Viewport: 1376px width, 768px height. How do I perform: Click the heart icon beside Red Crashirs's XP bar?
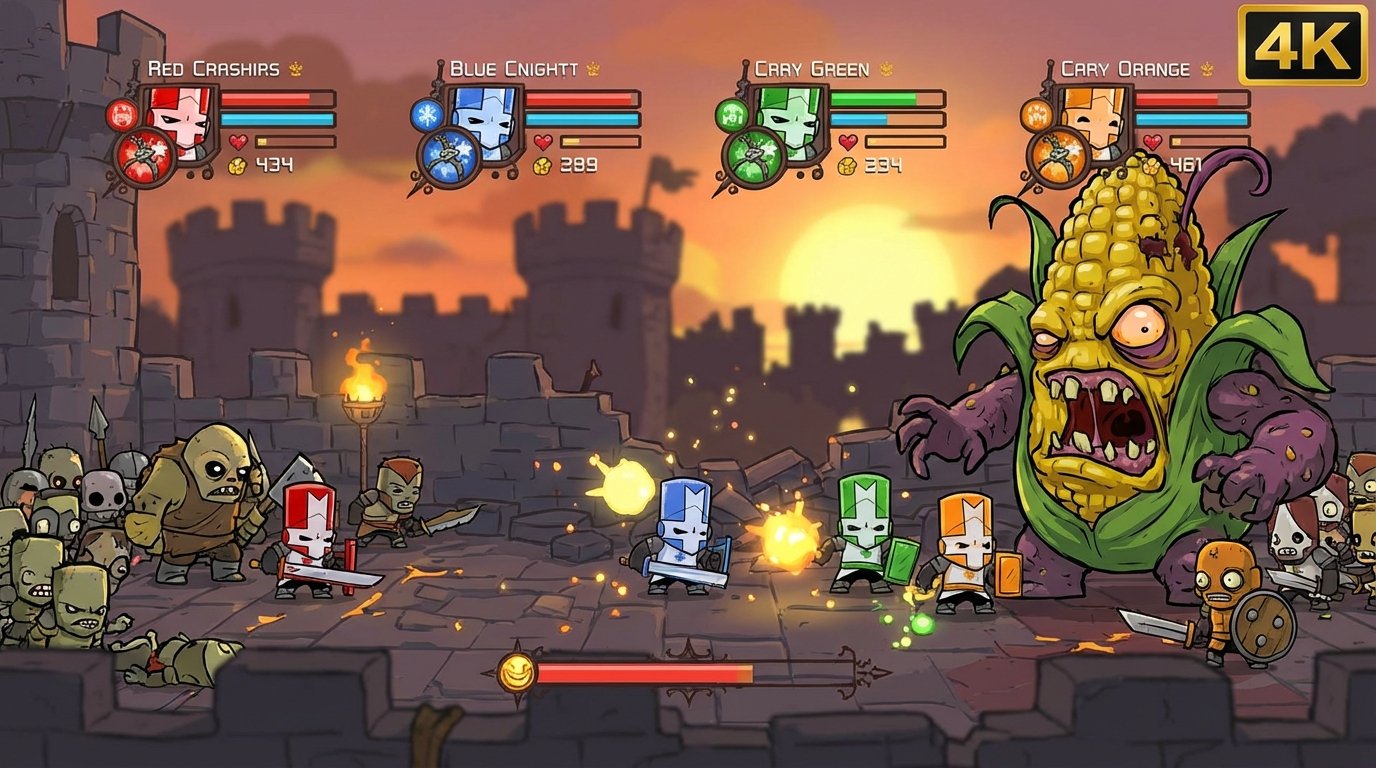(238, 141)
